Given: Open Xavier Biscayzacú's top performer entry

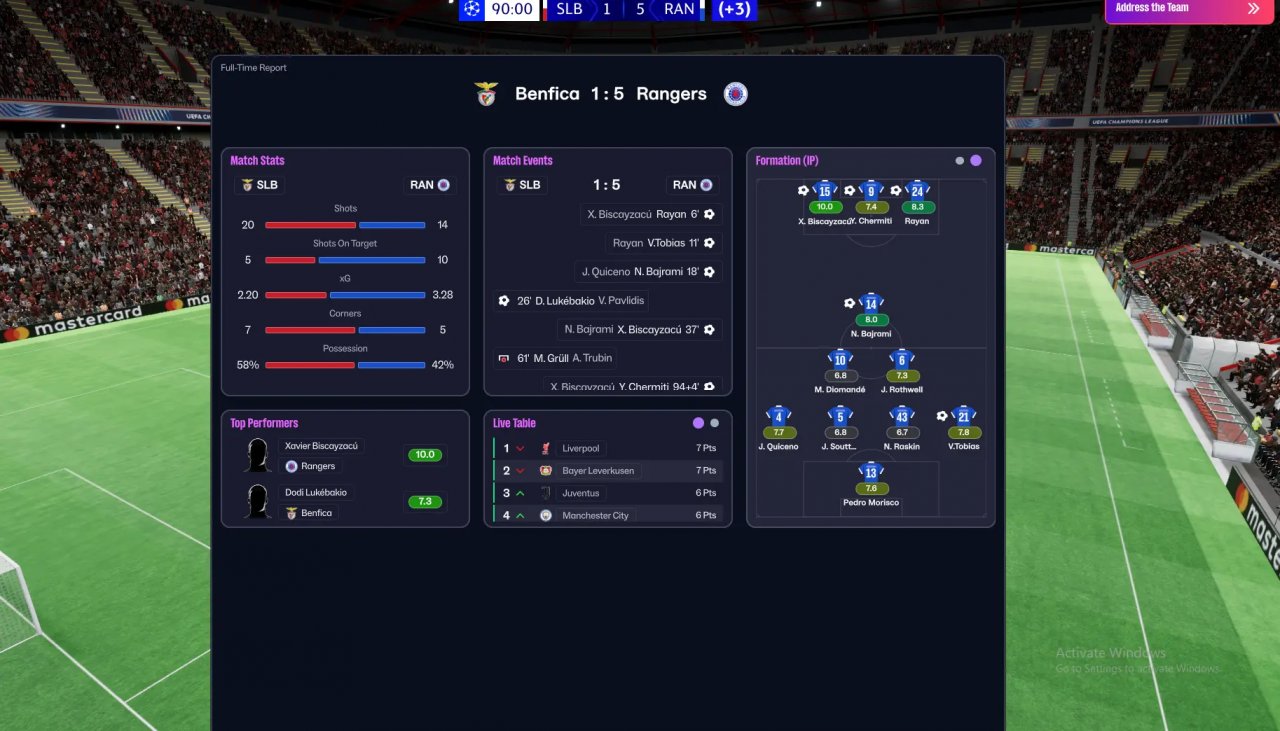Looking at the screenshot, I should pos(321,446).
